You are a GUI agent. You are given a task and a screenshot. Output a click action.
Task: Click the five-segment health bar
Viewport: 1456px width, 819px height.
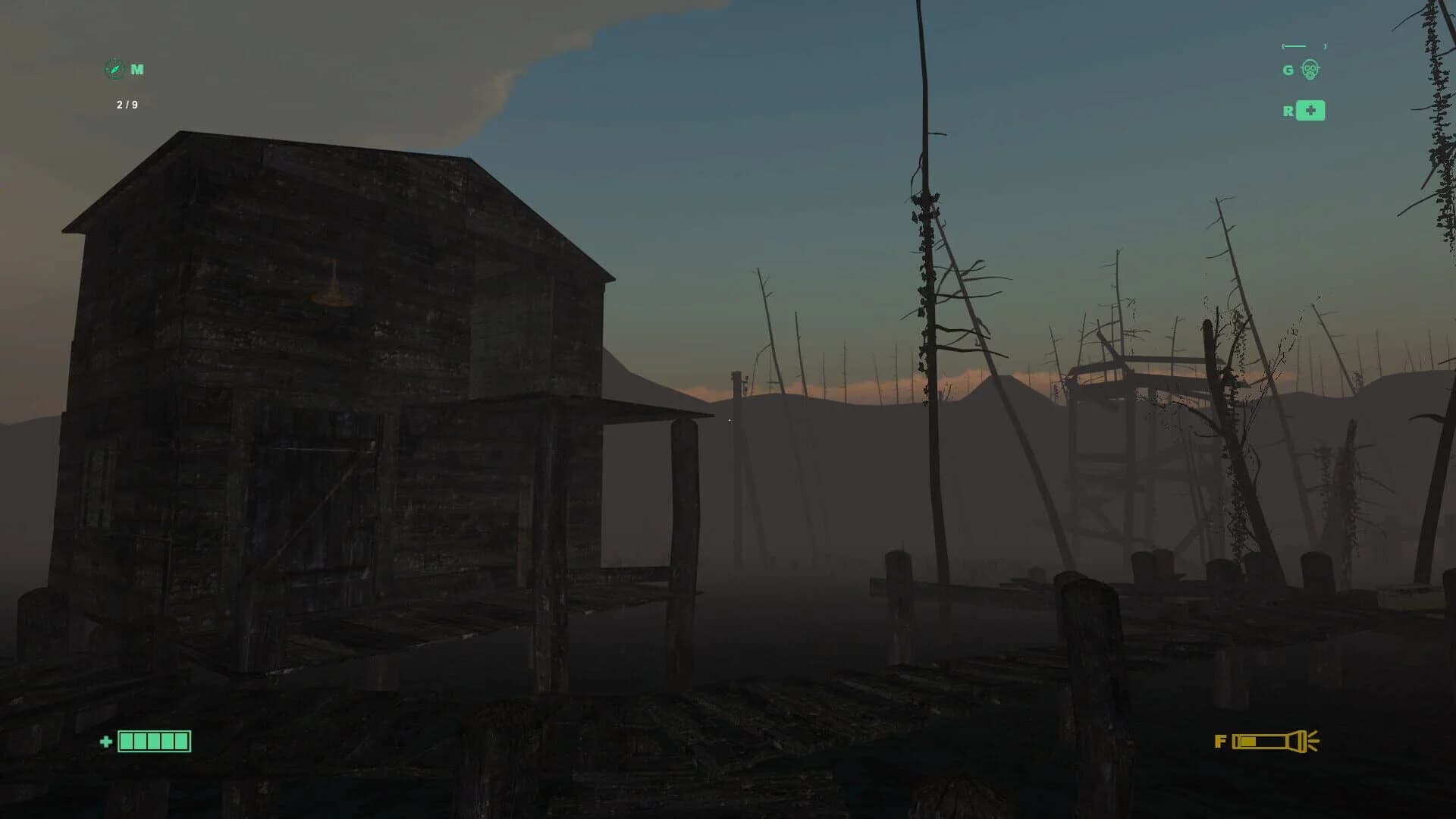[154, 740]
